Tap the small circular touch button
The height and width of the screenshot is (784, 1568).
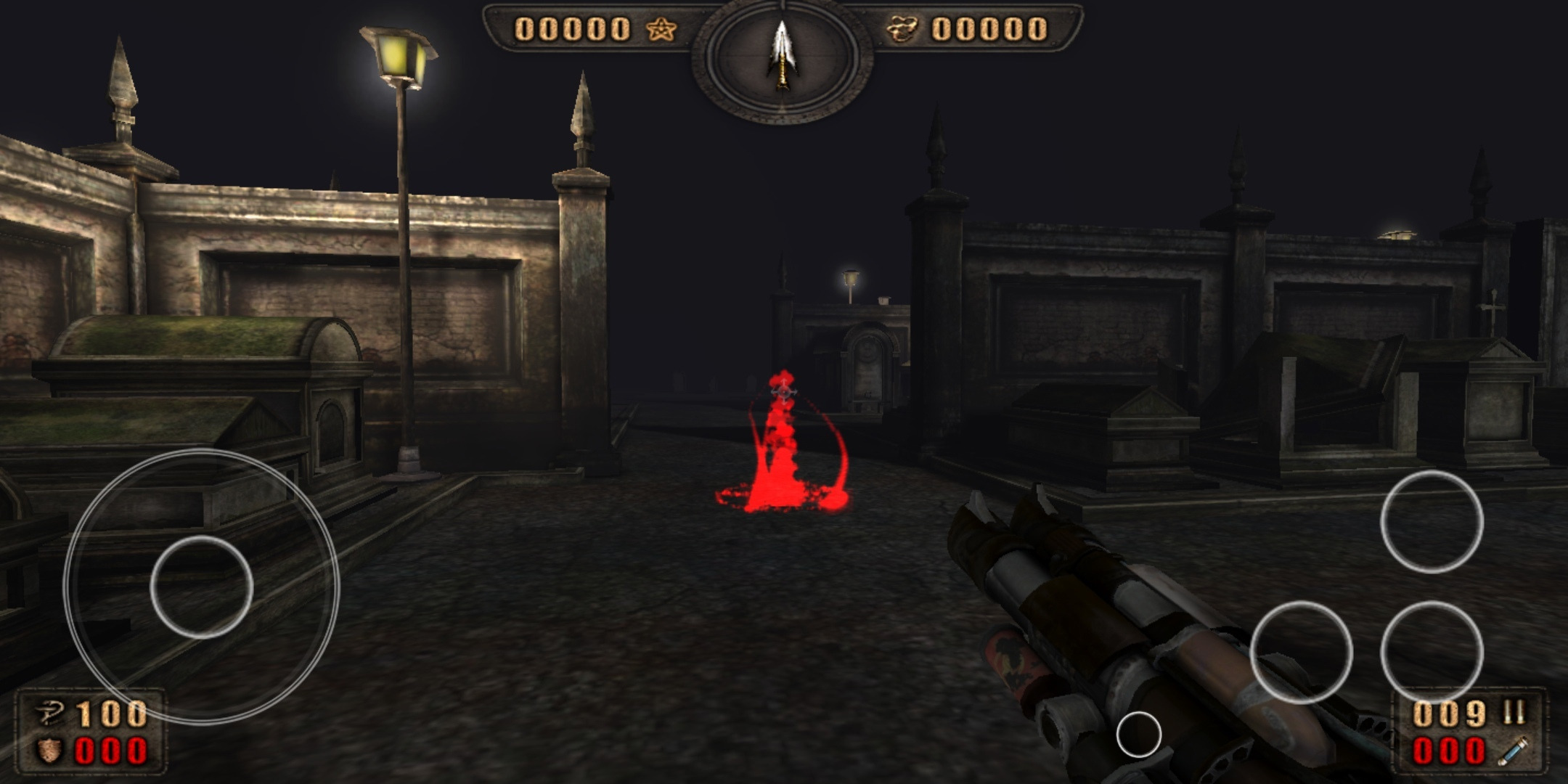1138,735
